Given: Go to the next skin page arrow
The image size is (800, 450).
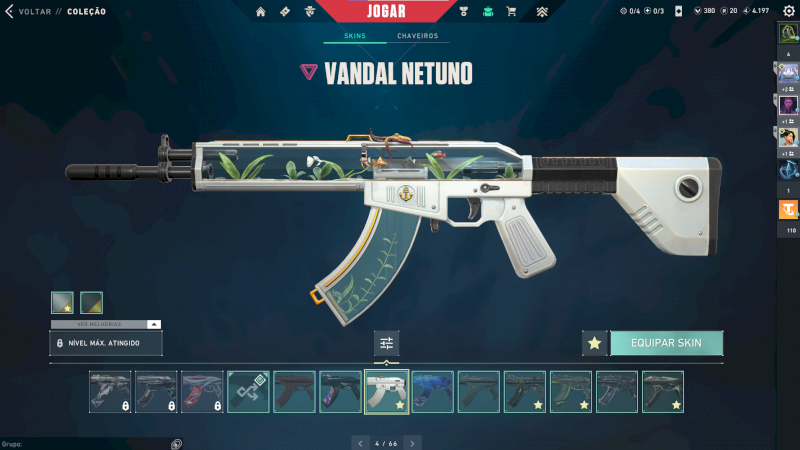Looking at the screenshot, I should pos(413,442).
